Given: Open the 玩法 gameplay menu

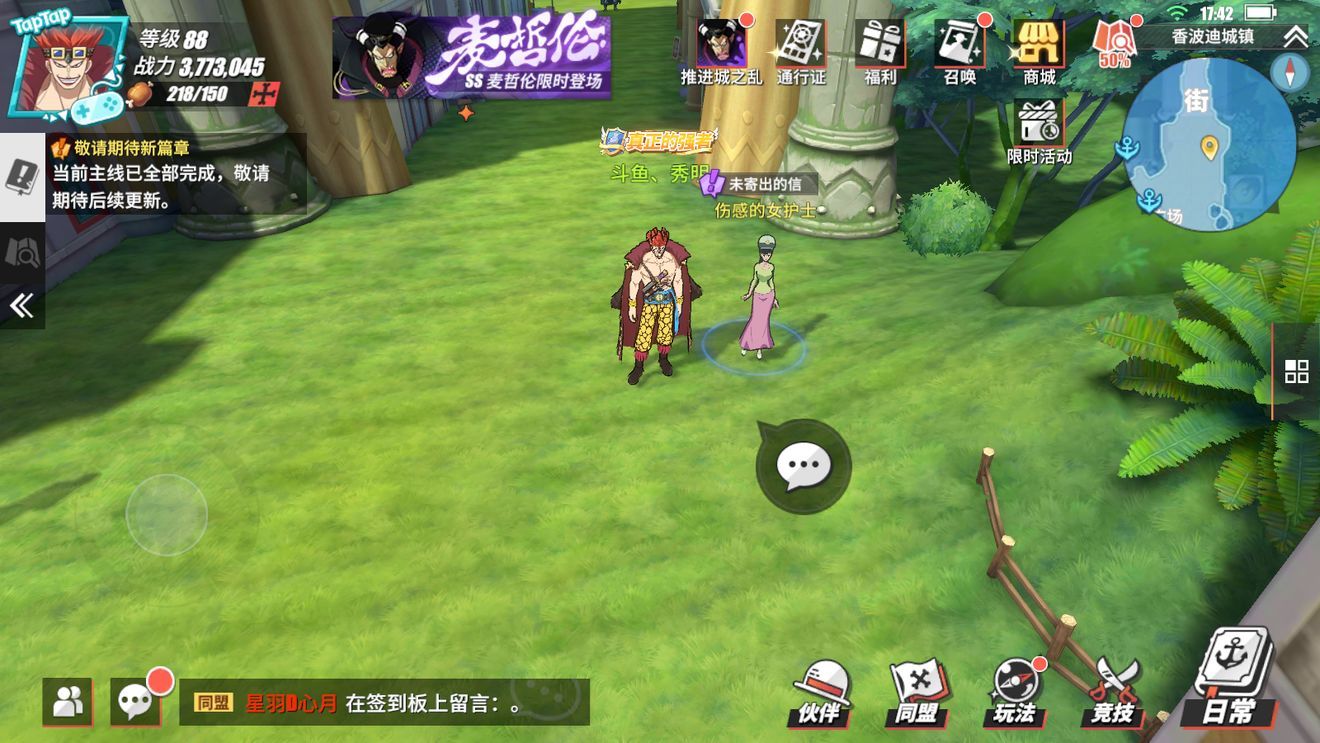Looking at the screenshot, I should tap(1015, 693).
